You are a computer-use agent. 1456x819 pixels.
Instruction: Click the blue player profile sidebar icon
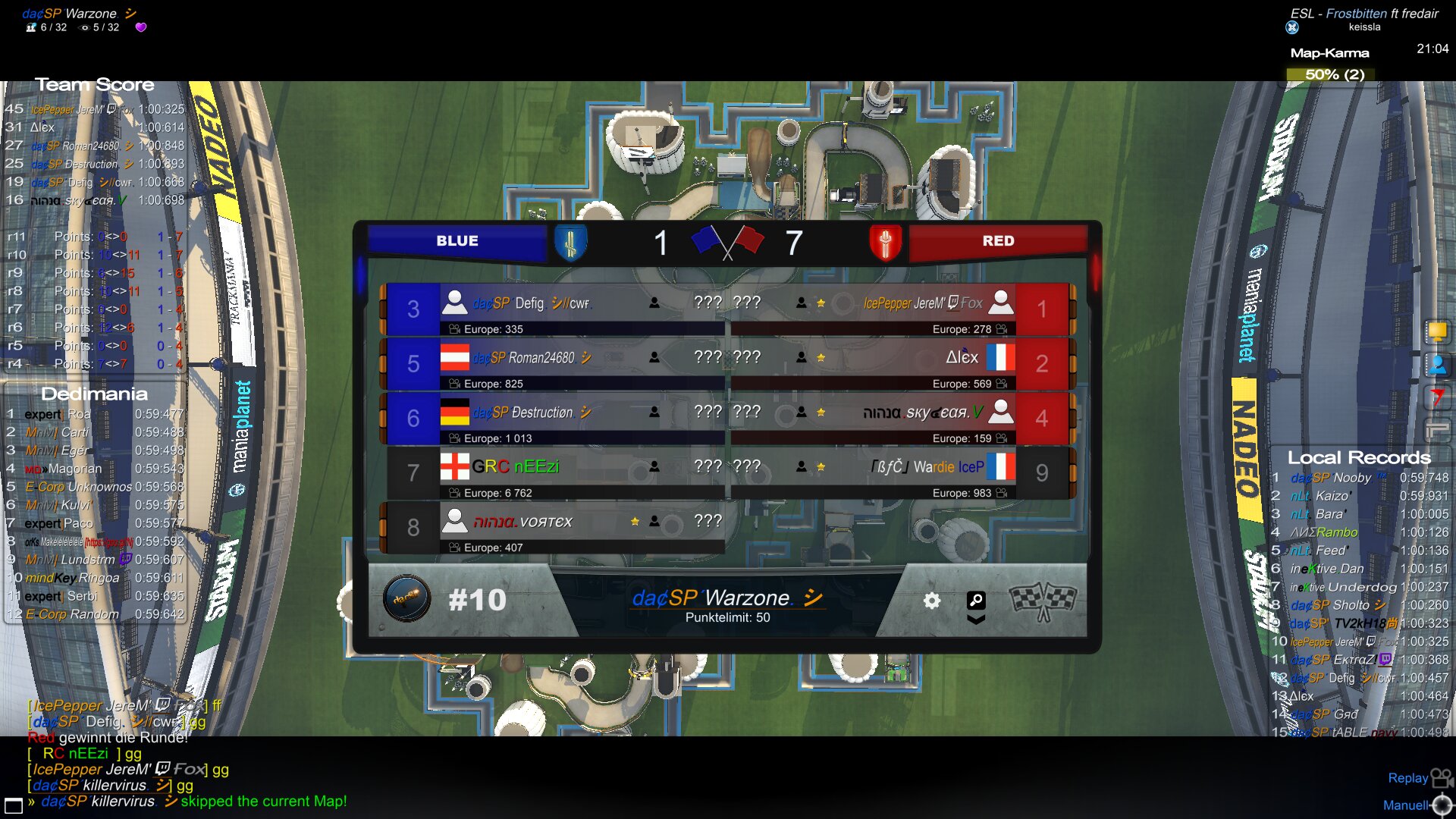tap(1437, 365)
